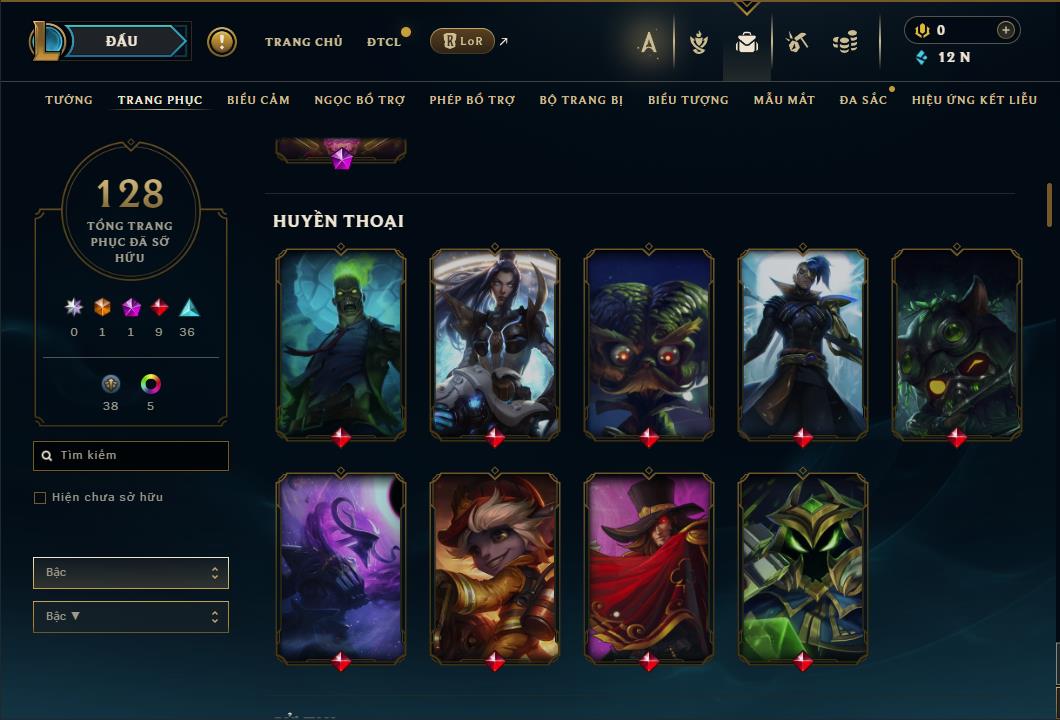Open the yellow exclamation alert icon

pyautogui.click(x=222, y=41)
